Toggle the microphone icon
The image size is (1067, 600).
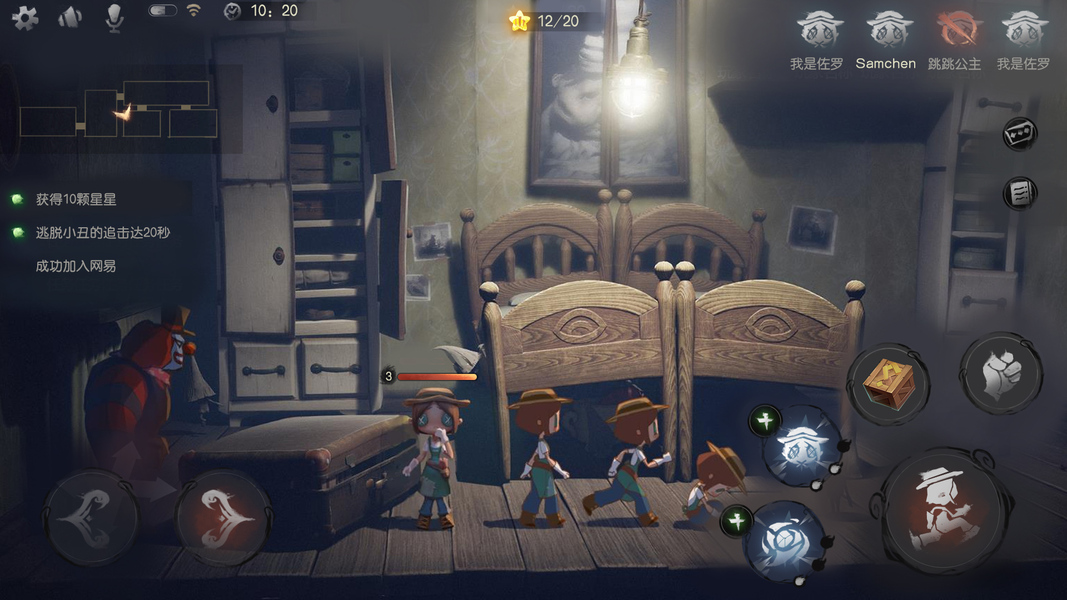tap(115, 17)
